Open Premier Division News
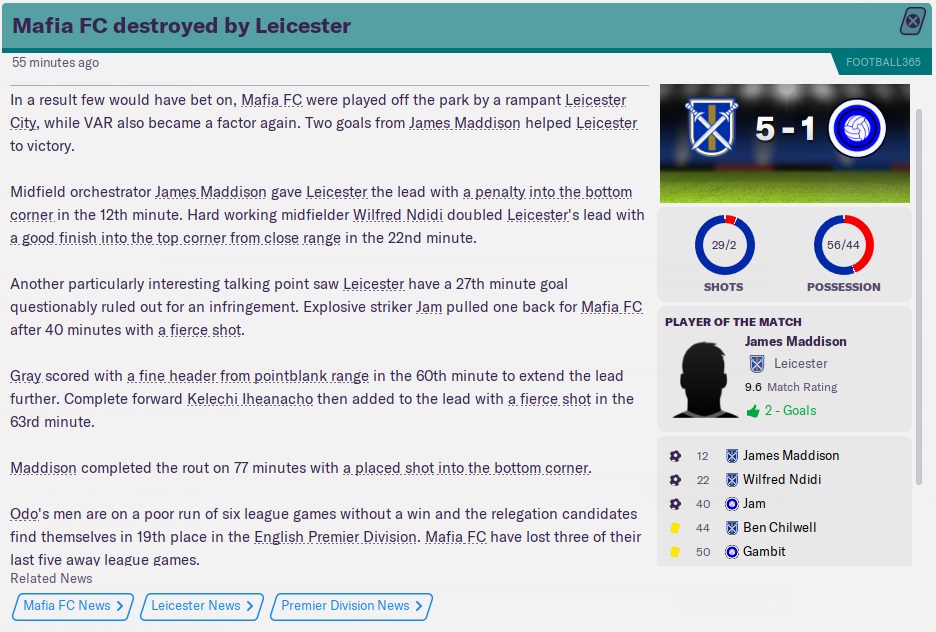This screenshot has width=936, height=632. click(352, 606)
